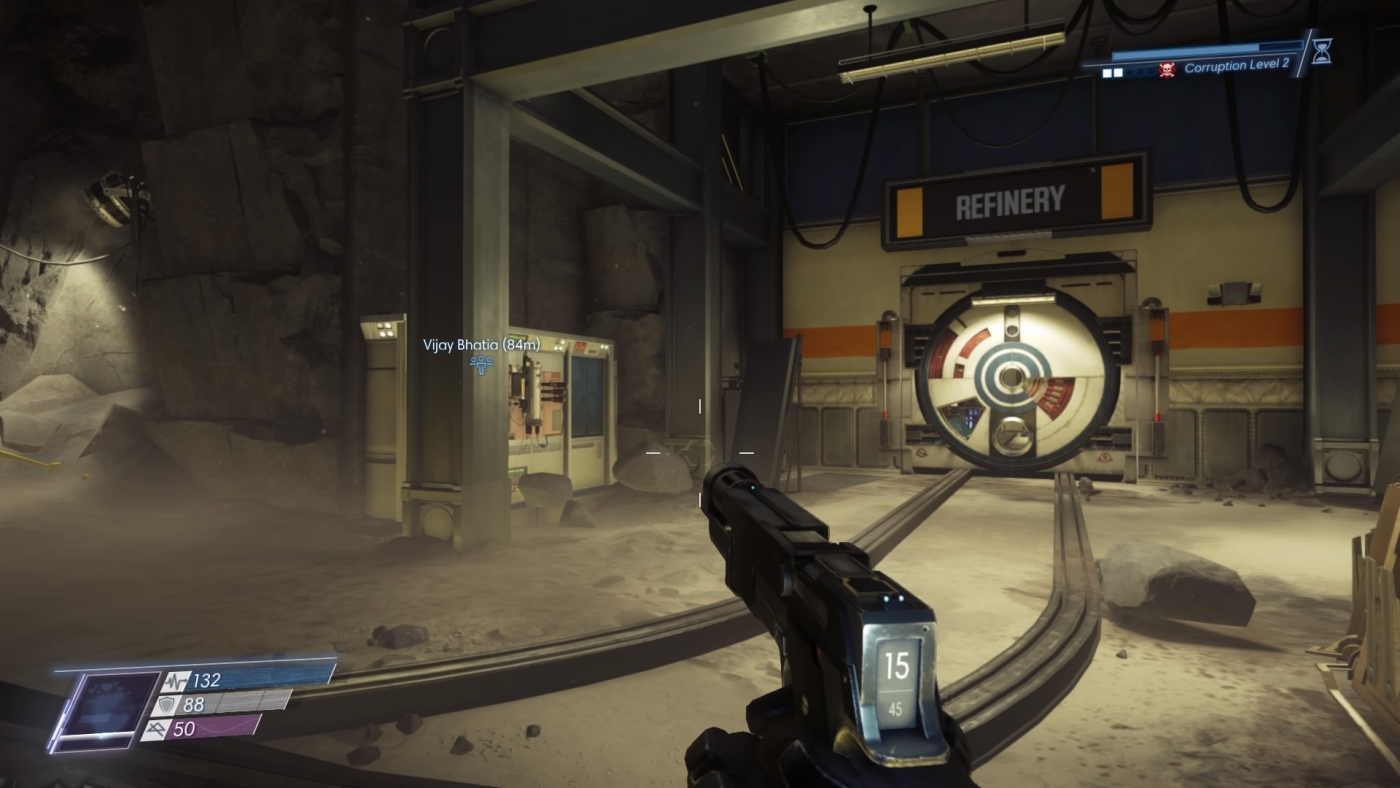Toggle the second white square on the corruption meter
Image resolution: width=1400 pixels, height=788 pixels.
coord(1117,72)
